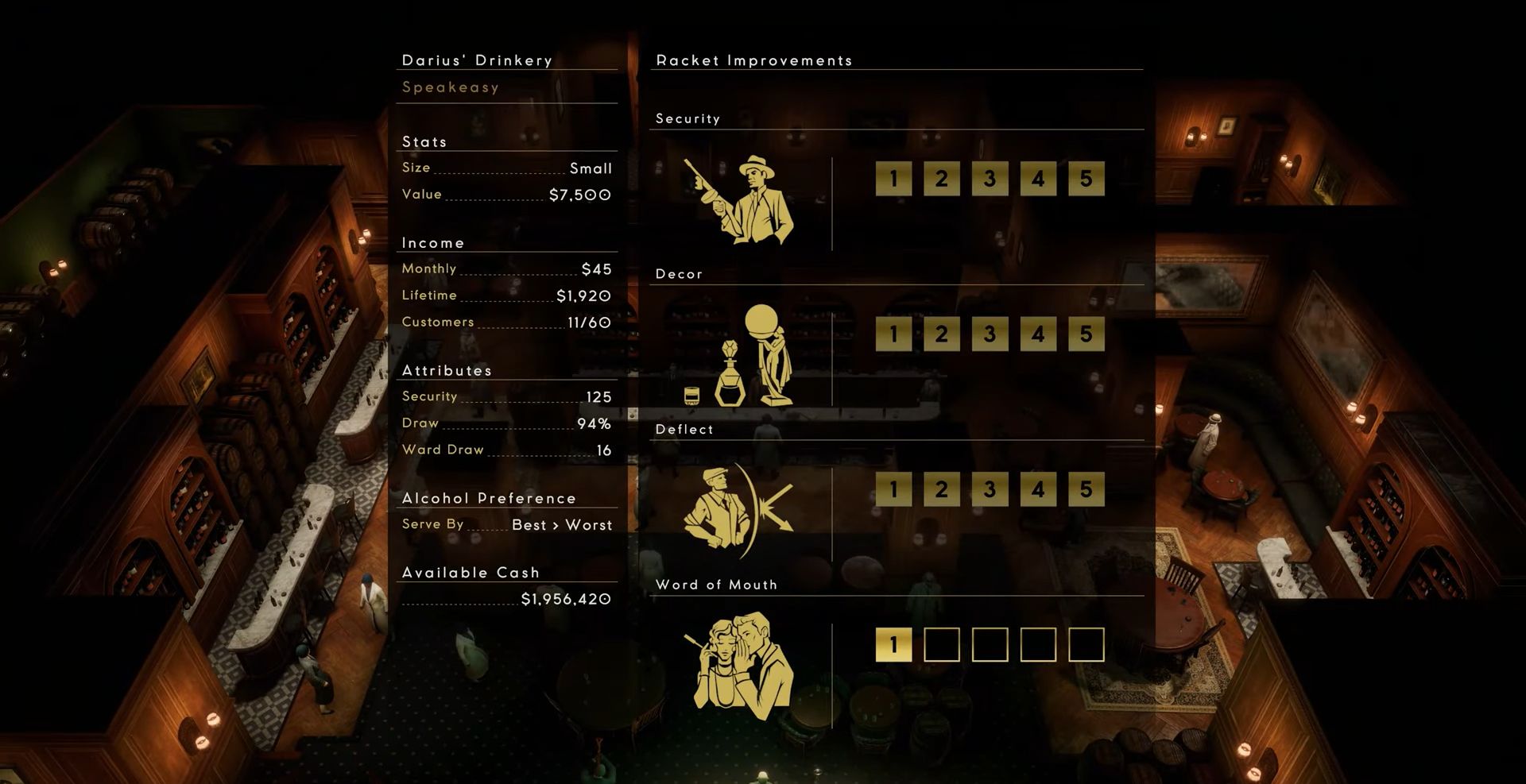Select Decor level 3
The height and width of the screenshot is (784, 1526).
pyautogui.click(x=990, y=334)
